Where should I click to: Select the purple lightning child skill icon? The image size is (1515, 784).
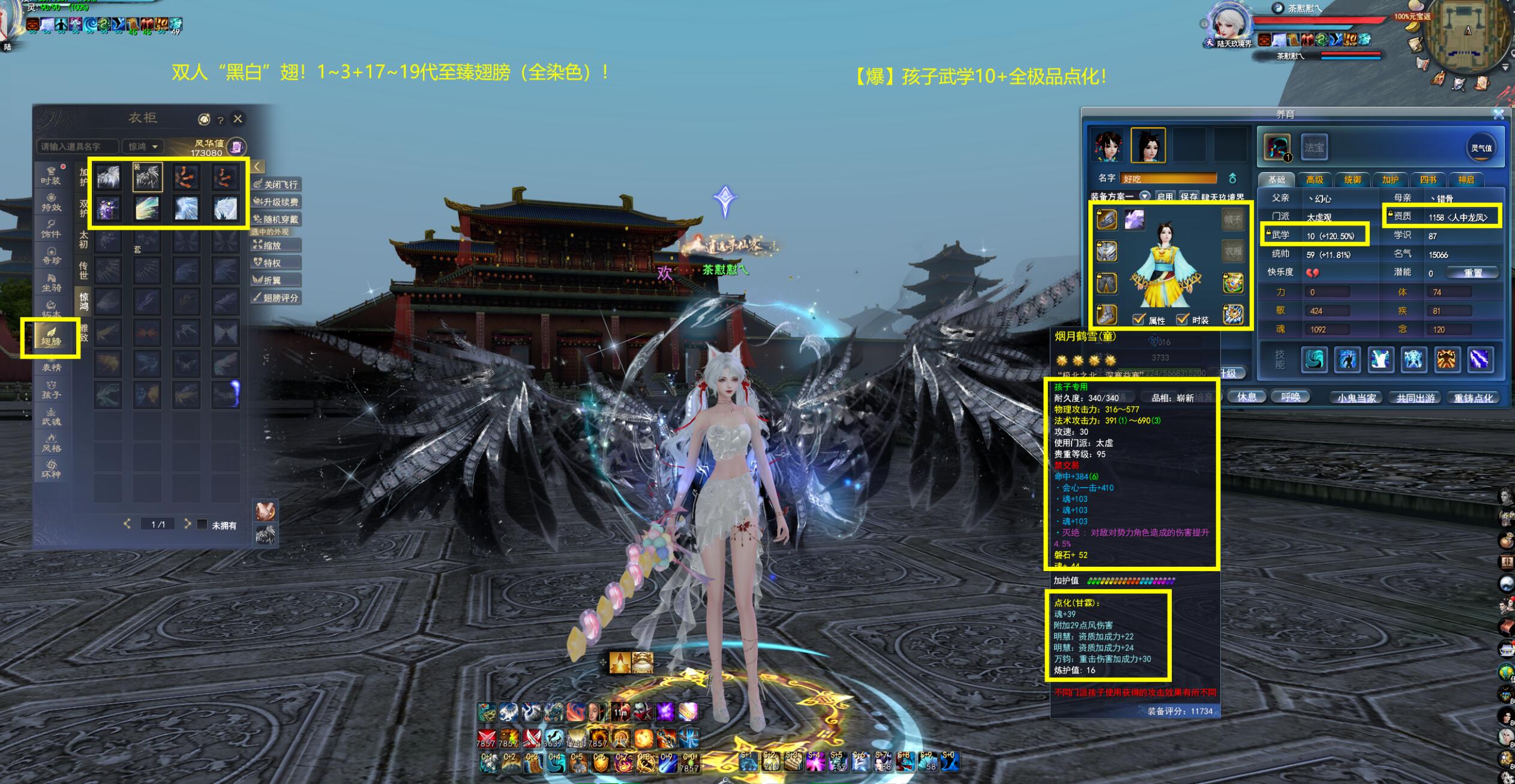[x=1480, y=360]
